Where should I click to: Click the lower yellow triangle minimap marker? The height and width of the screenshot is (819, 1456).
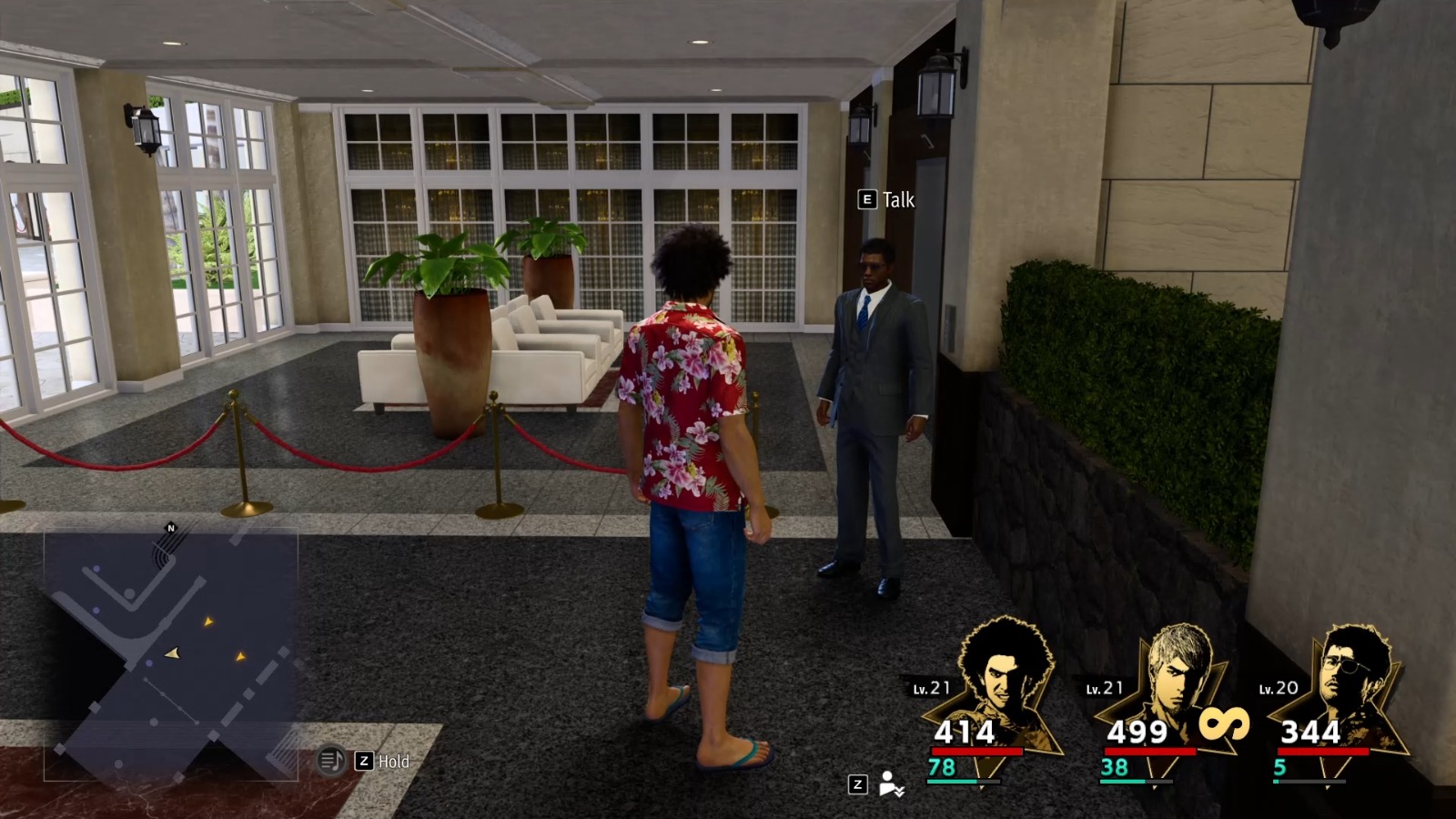(240, 657)
